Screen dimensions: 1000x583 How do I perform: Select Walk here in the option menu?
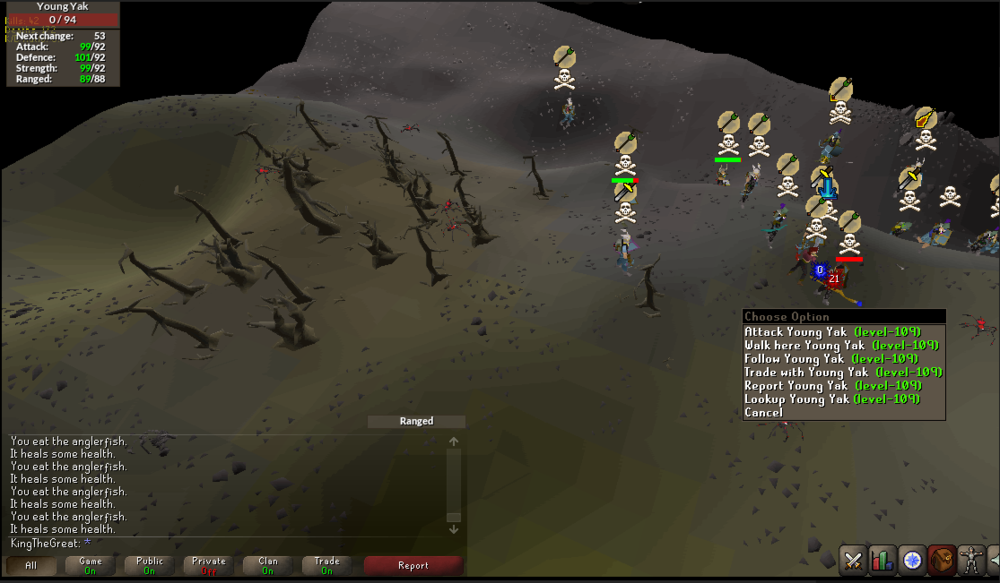(x=841, y=345)
